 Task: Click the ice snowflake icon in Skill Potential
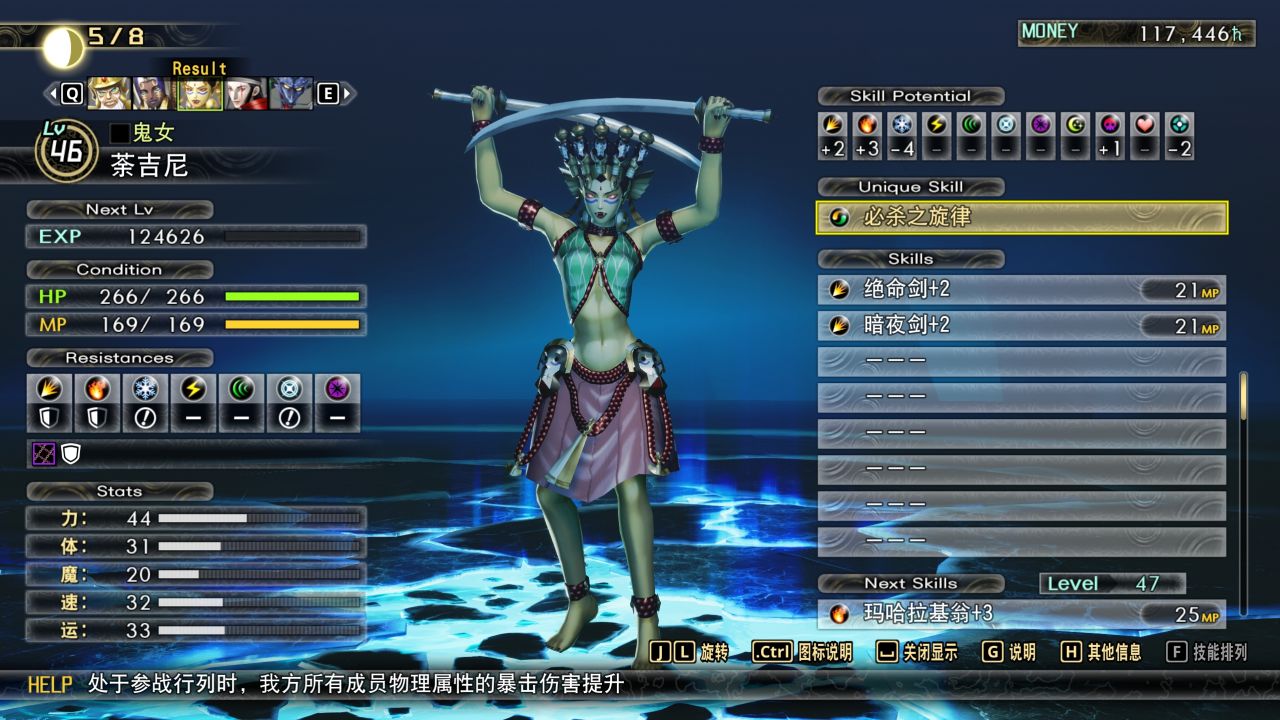click(x=903, y=125)
